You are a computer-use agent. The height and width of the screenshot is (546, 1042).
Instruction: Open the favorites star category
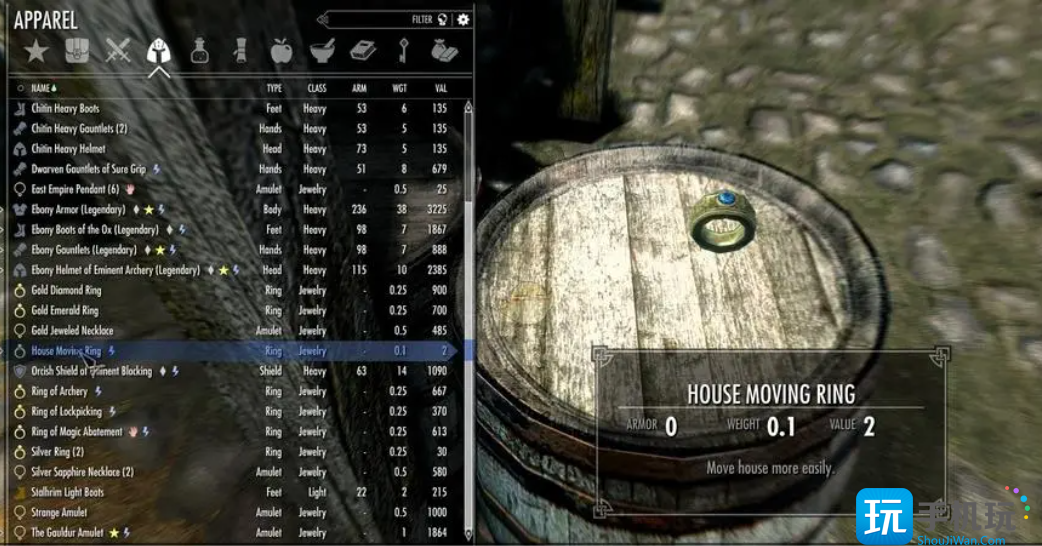[36, 50]
